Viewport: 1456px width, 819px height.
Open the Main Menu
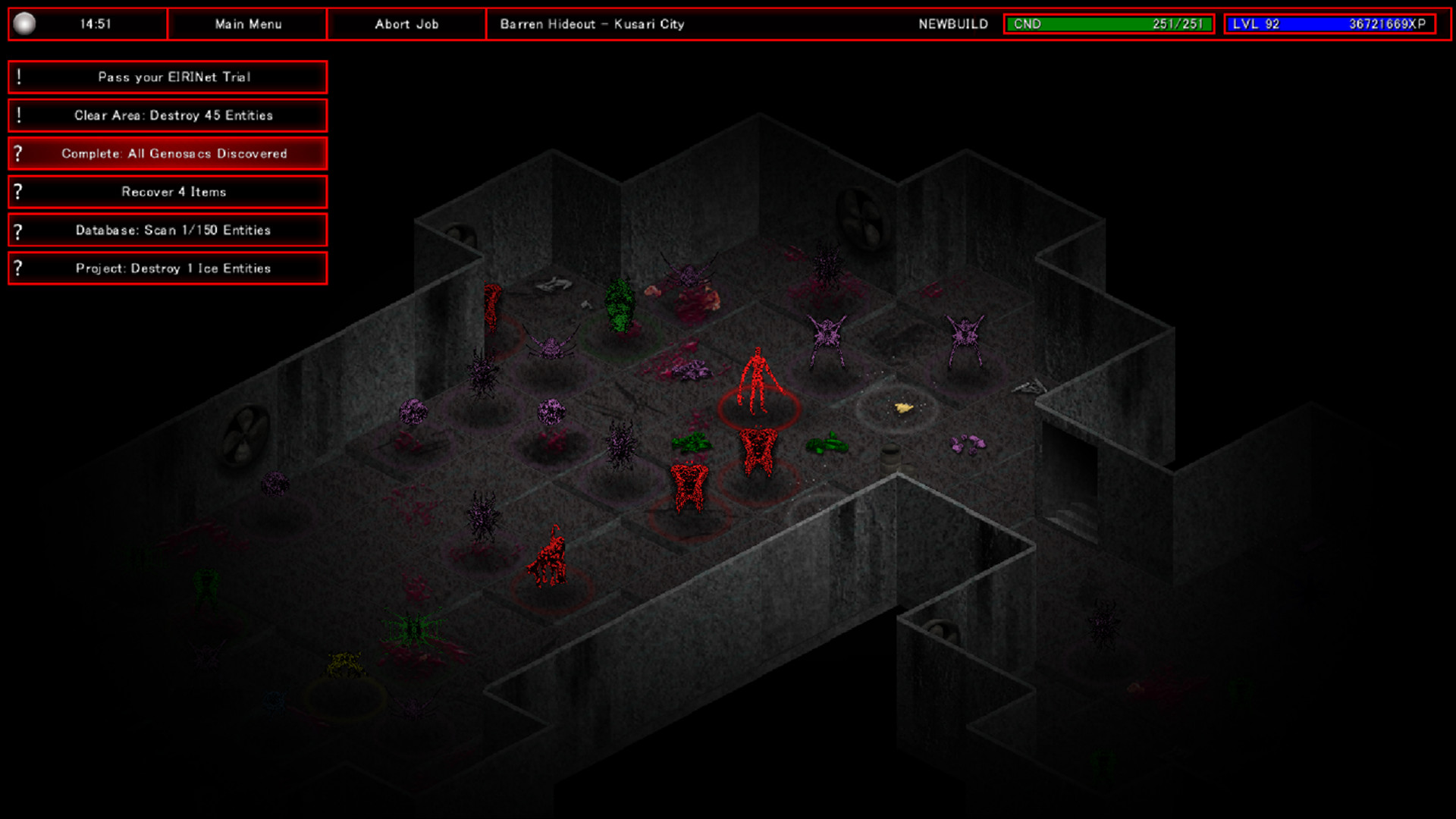[249, 24]
